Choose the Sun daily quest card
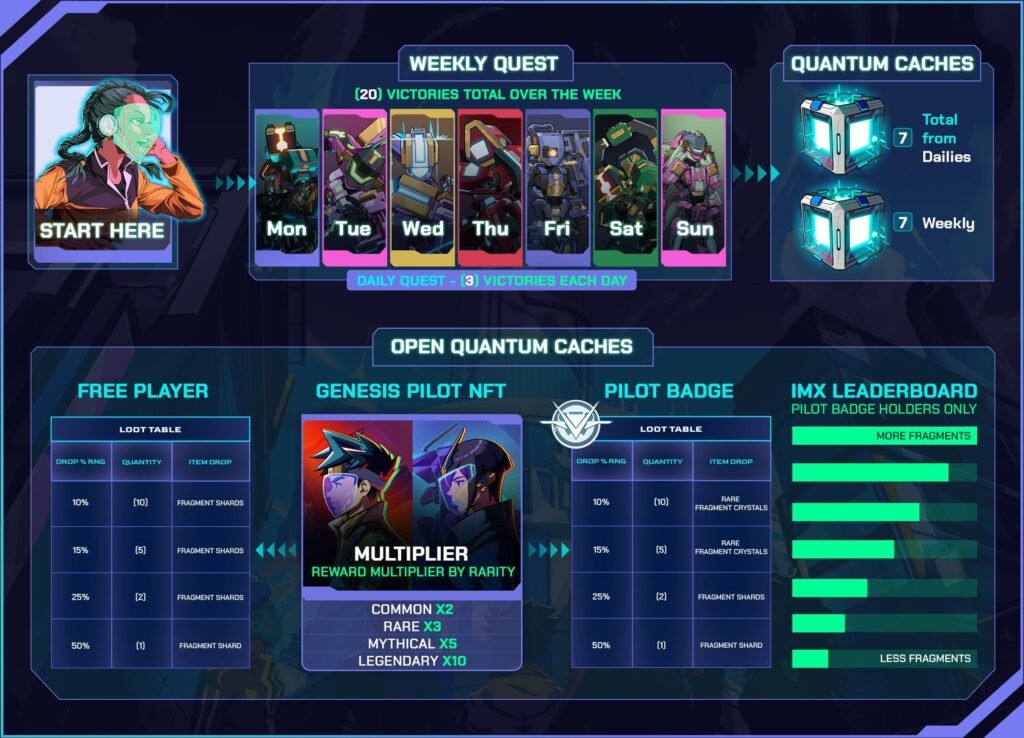This screenshot has height=738, width=1024. tap(694, 188)
